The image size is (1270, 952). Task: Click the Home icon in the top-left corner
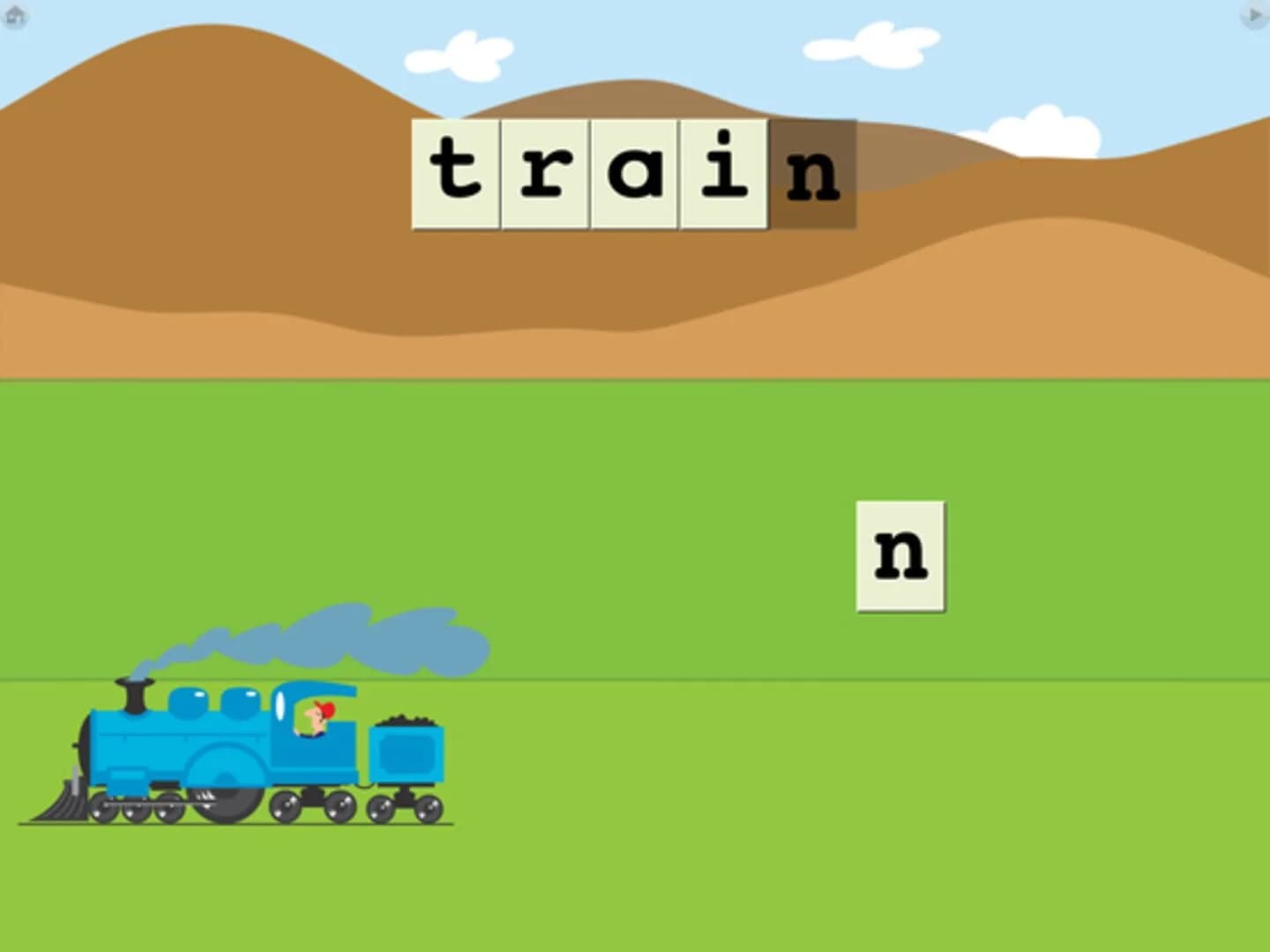[16, 16]
